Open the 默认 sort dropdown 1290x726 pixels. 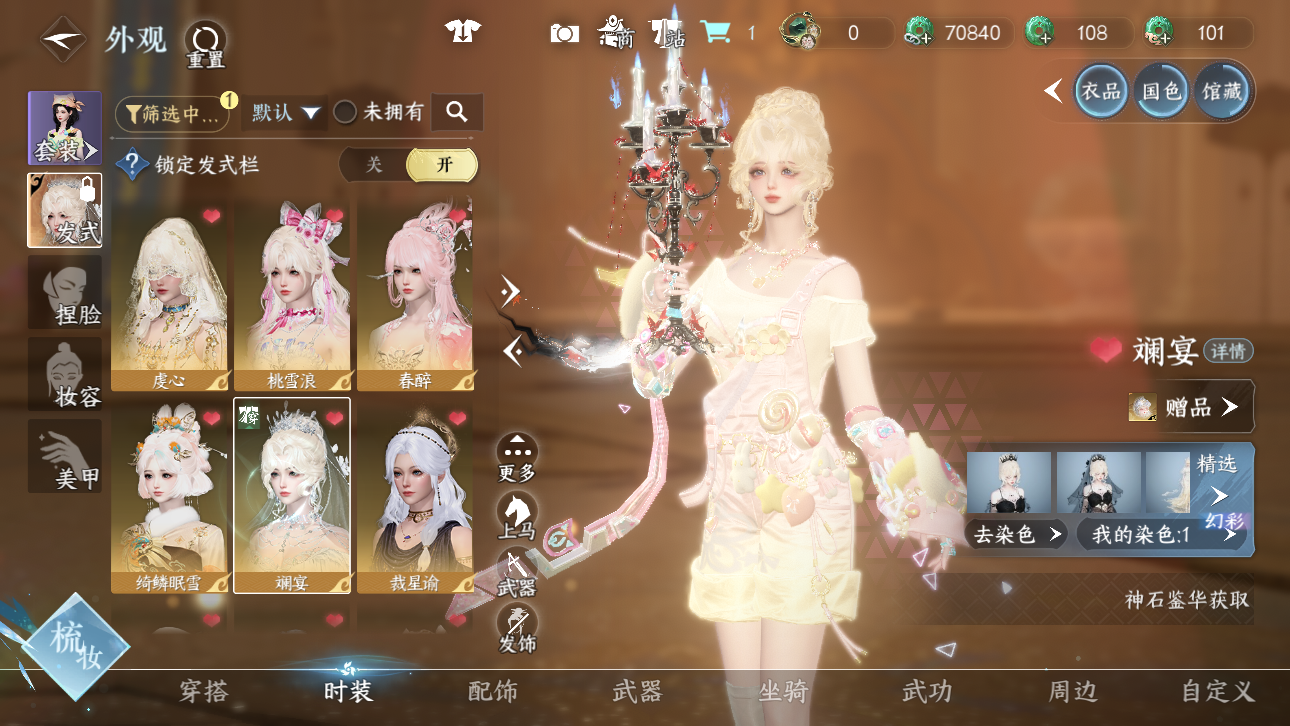pyautogui.click(x=288, y=113)
